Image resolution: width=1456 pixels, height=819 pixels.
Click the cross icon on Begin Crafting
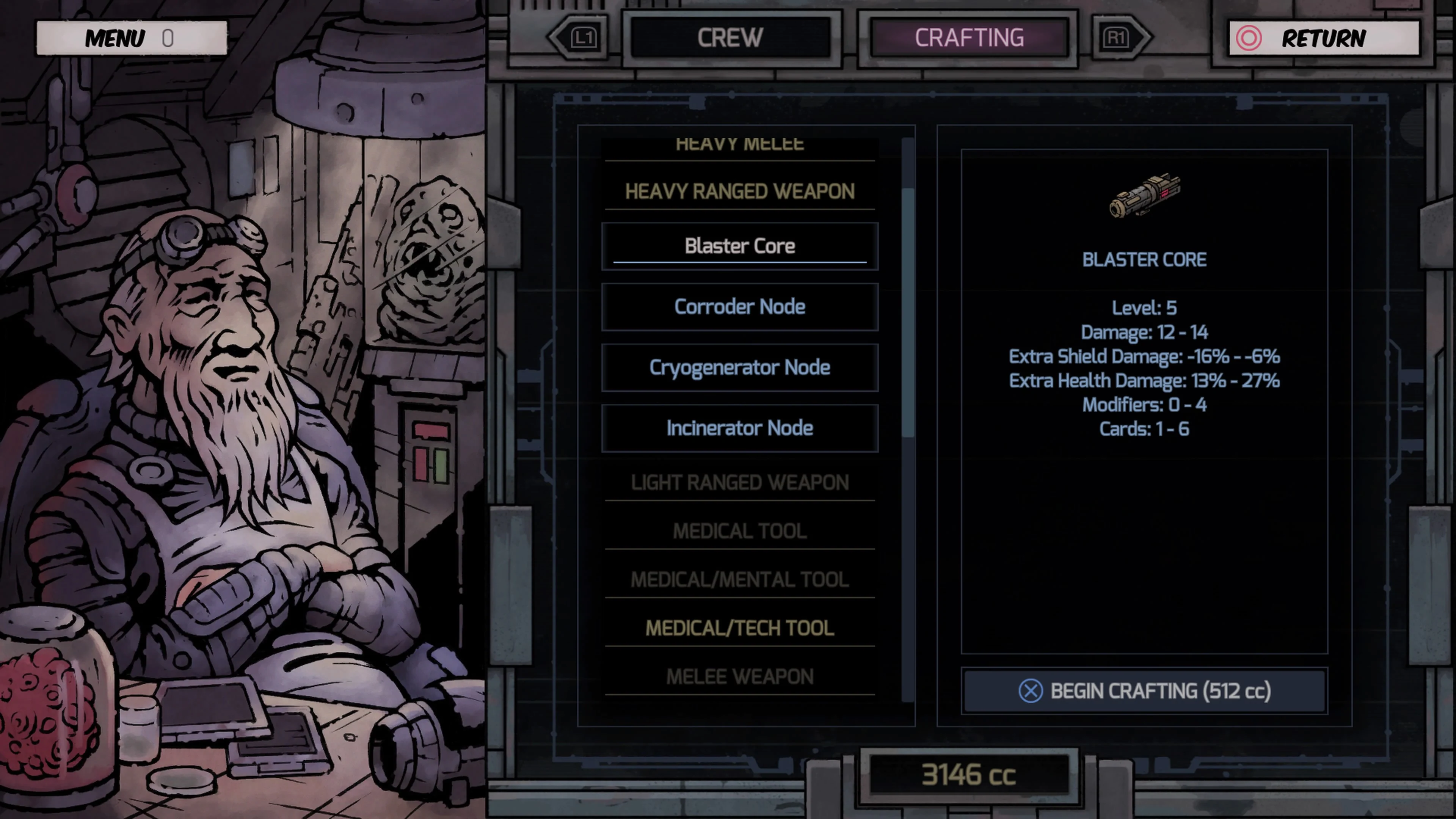1031,691
